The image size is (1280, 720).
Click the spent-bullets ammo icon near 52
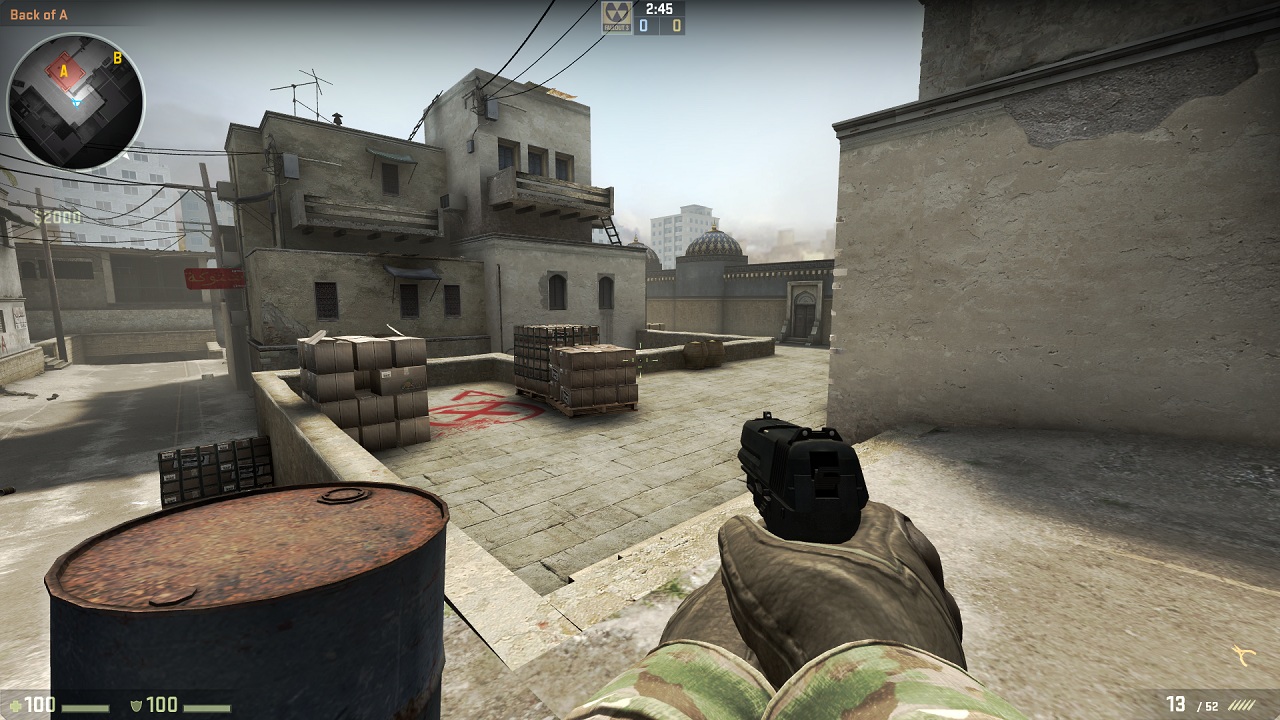click(1243, 706)
